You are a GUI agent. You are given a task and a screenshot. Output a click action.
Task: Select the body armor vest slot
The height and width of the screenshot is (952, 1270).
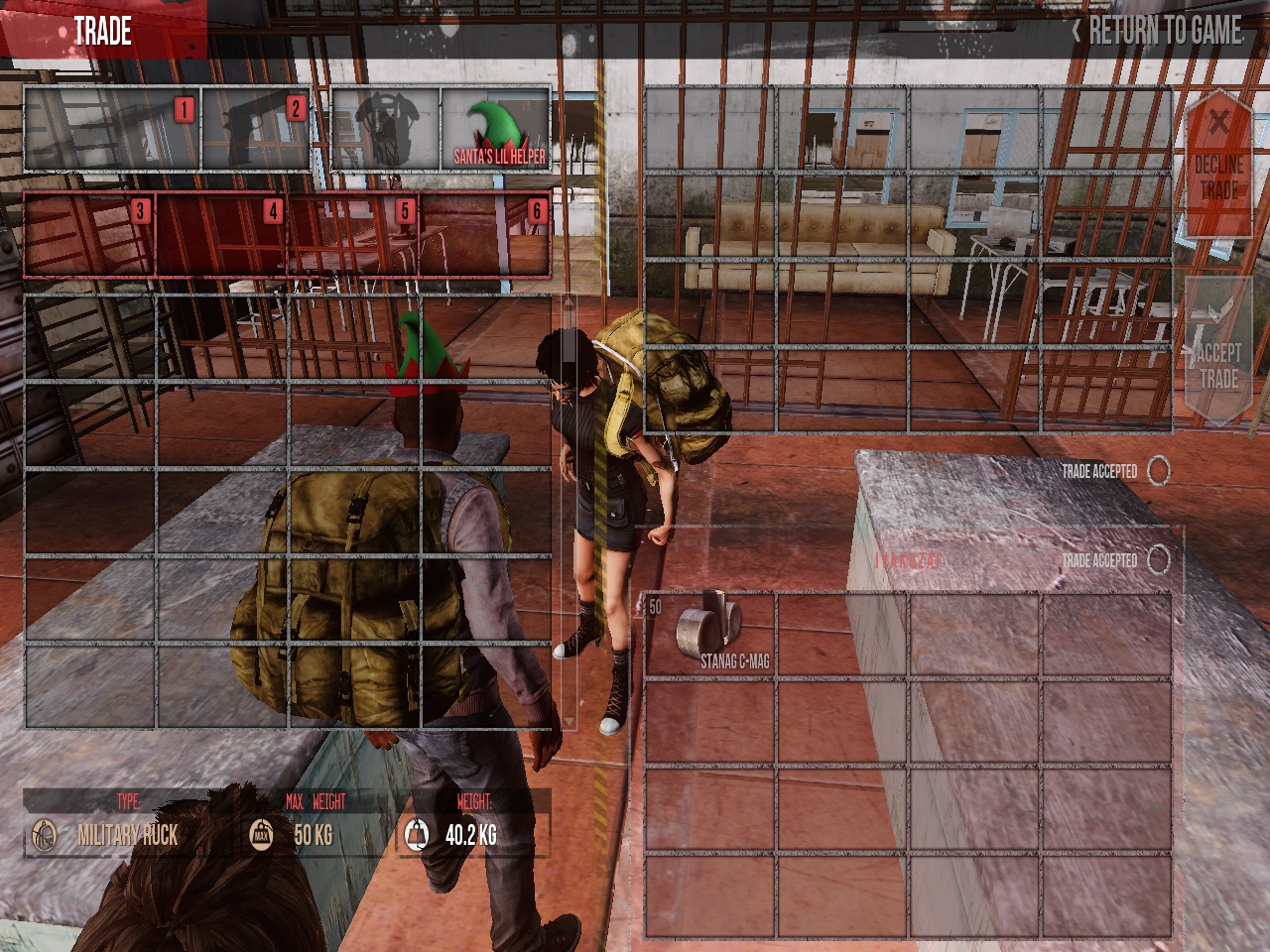[x=386, y=129]
